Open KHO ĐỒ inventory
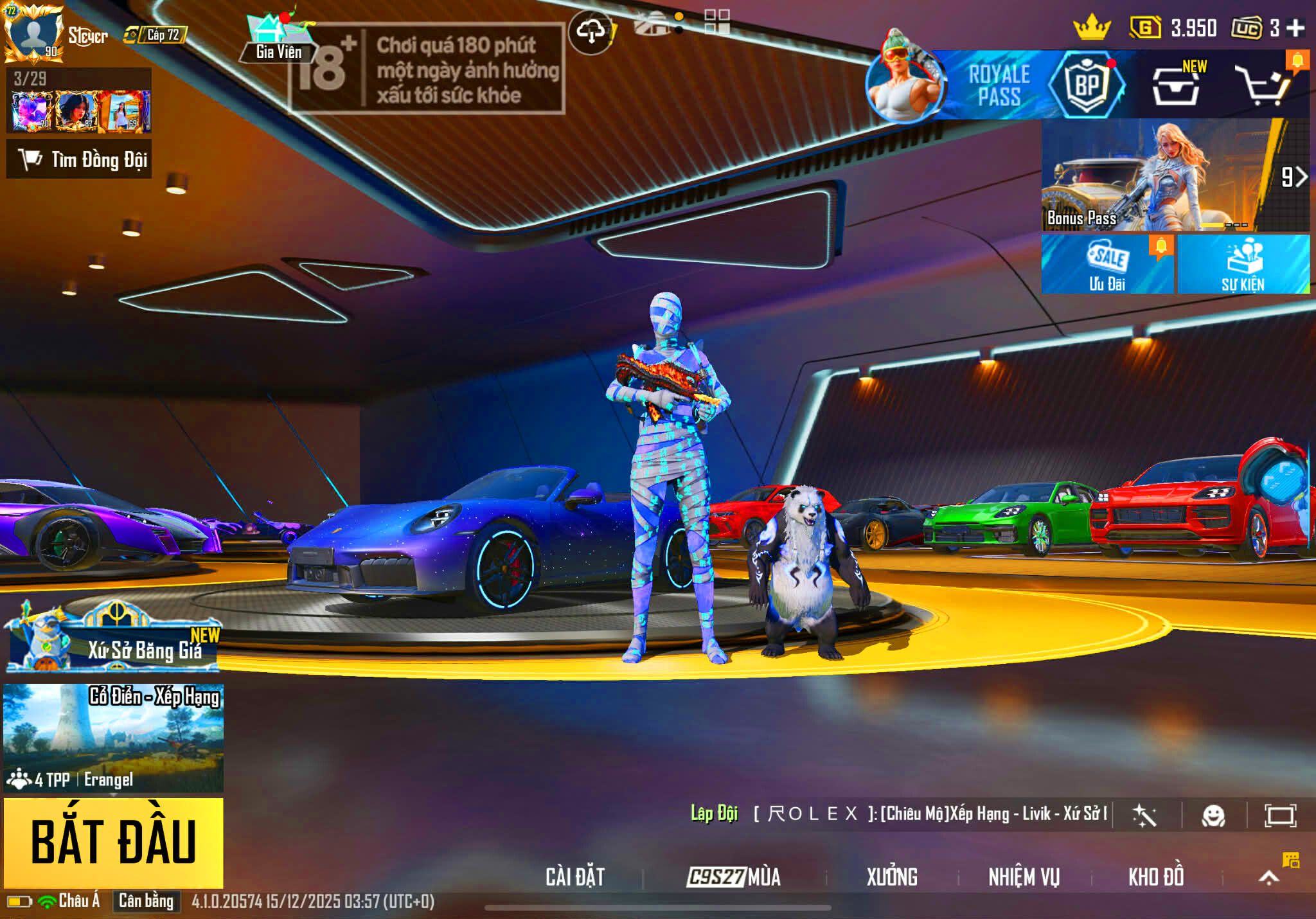Screen dimensions: 1316x919 pos(1156,877)
